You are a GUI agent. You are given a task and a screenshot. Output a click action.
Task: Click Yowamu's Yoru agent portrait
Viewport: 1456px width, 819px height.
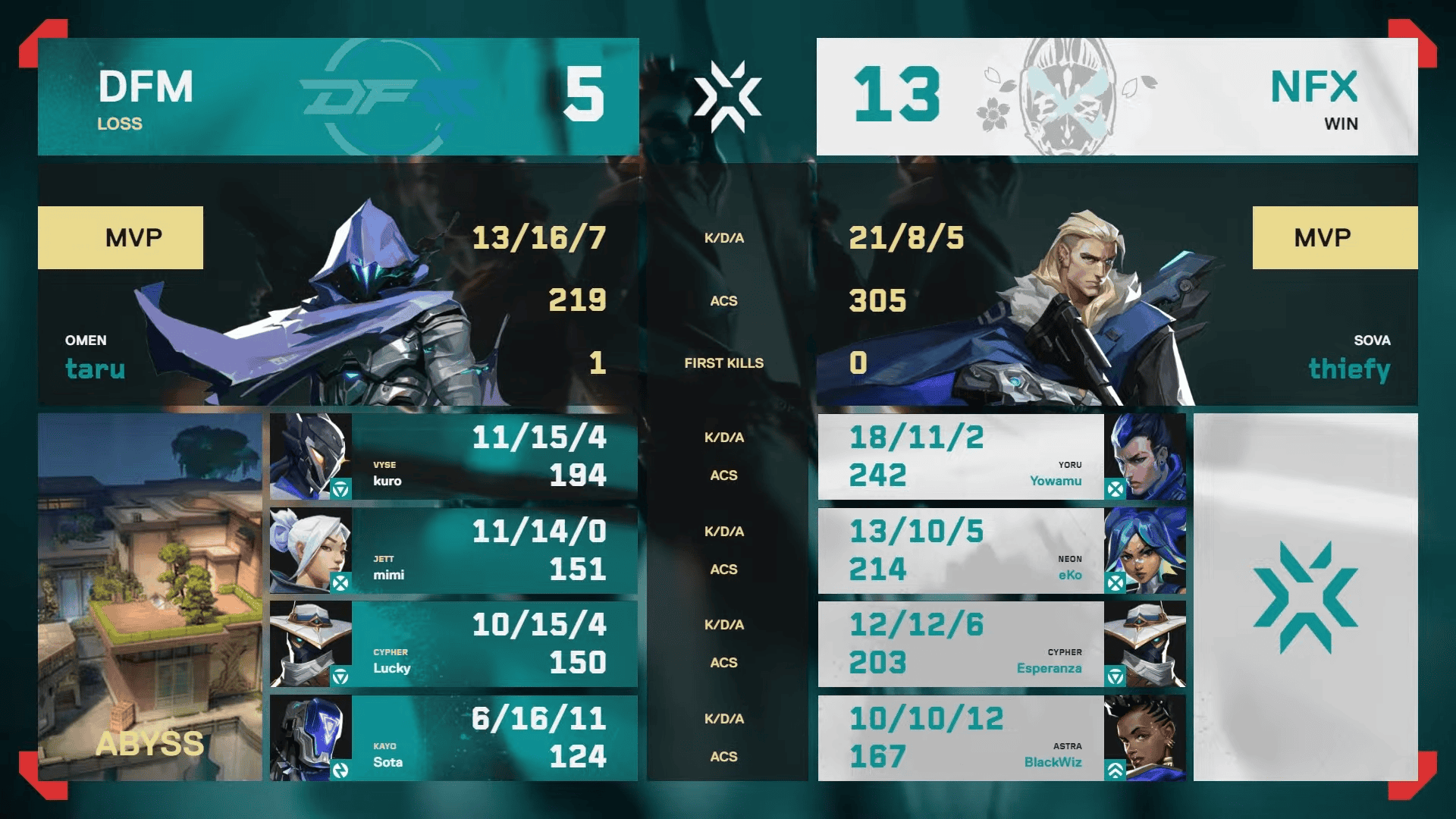[1145, 456]
